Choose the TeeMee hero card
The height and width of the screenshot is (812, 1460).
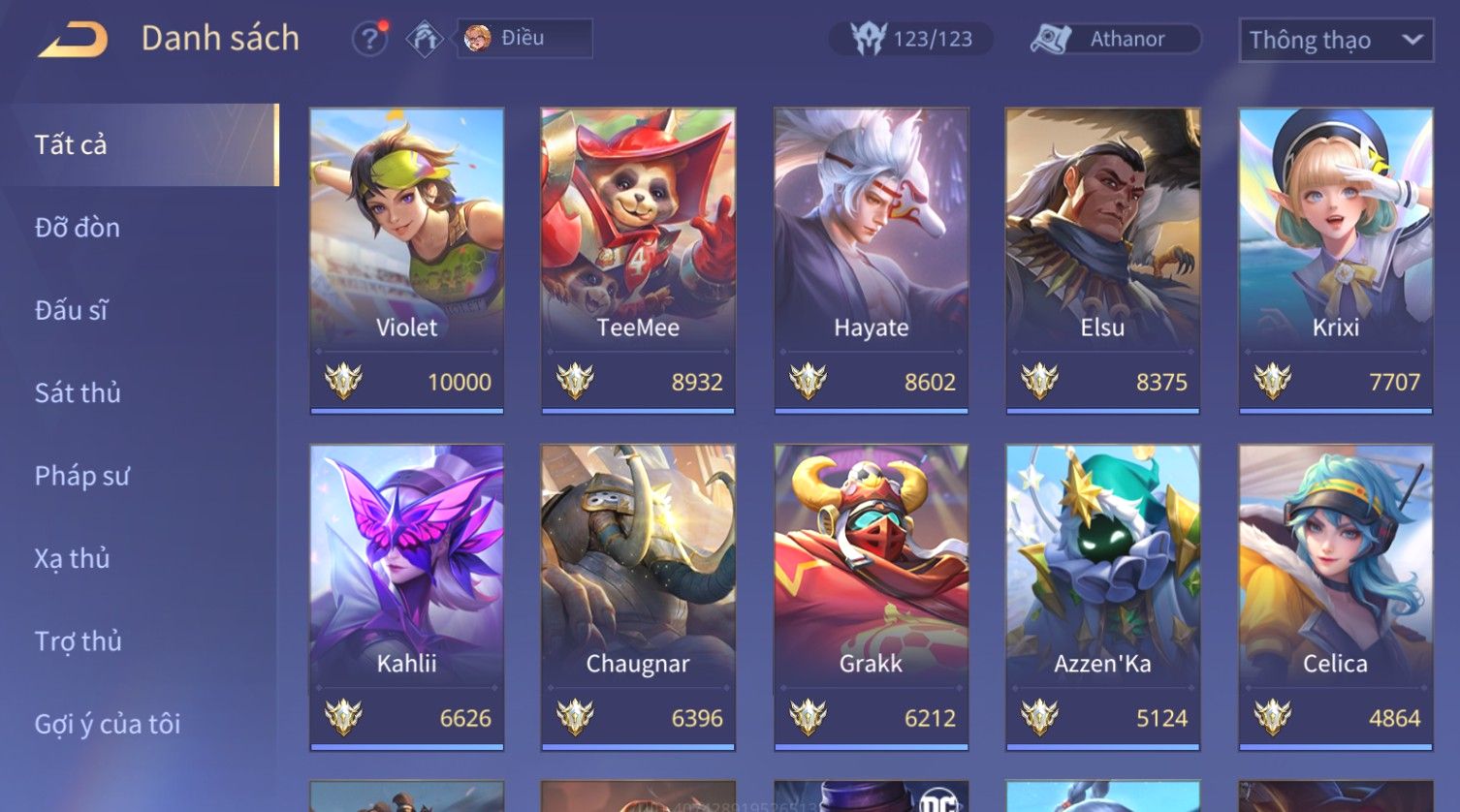pyautogui.click(x=638, y=260)
